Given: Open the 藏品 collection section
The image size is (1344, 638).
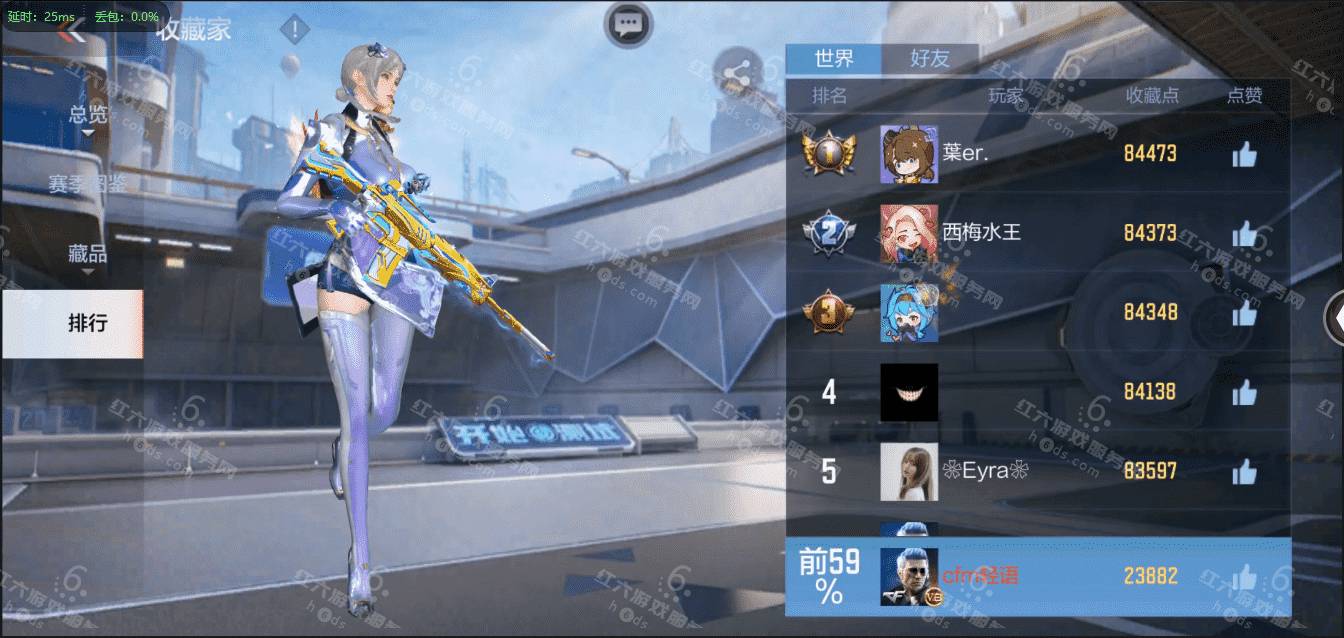Looking at the screenshot, I should point(88,254).
